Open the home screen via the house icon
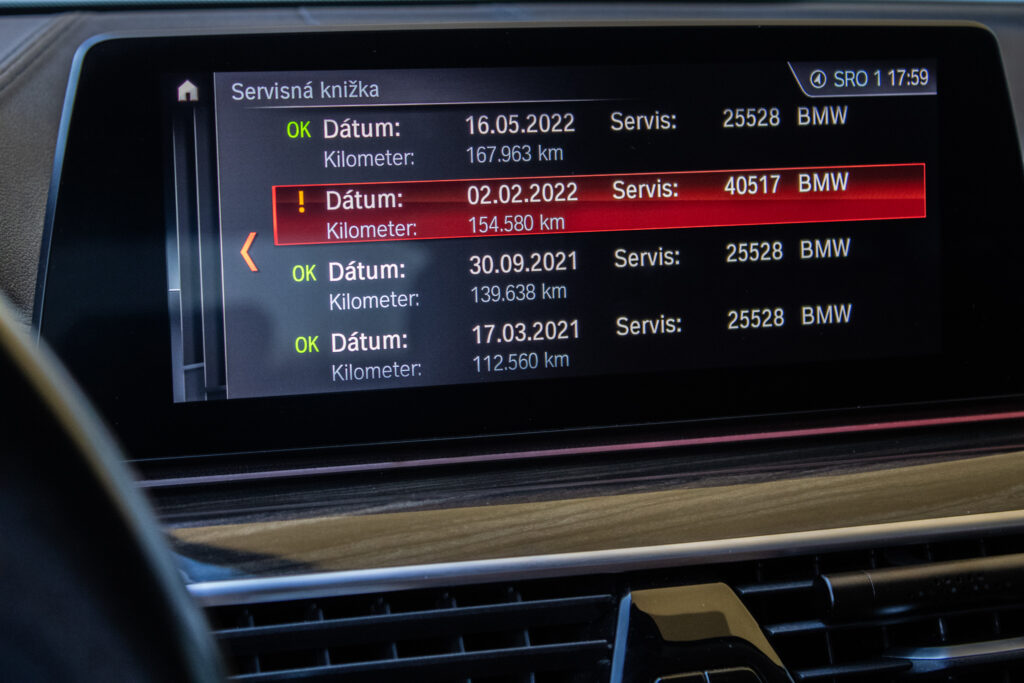 [x=187, y=91]
